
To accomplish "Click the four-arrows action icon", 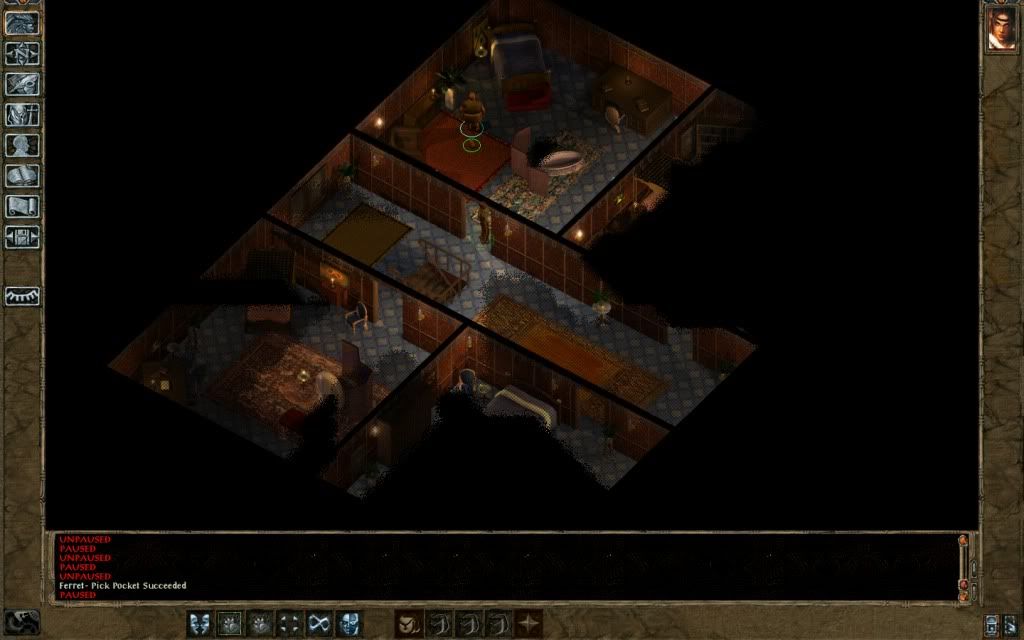I will click(289, 624).
